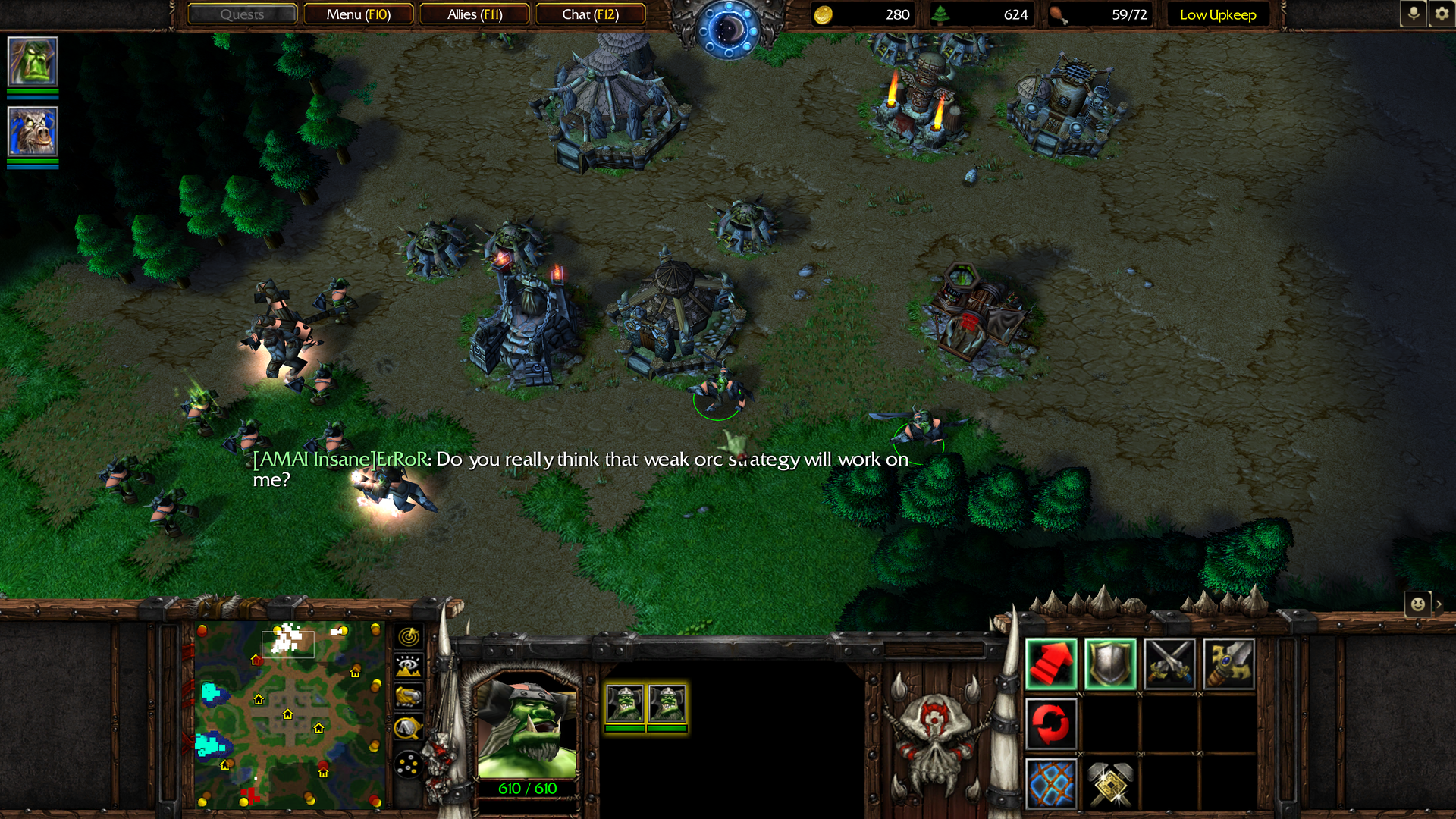Open the Chat (F12) log
Viewport: 1456px width, 819px height.
[590, 14]
